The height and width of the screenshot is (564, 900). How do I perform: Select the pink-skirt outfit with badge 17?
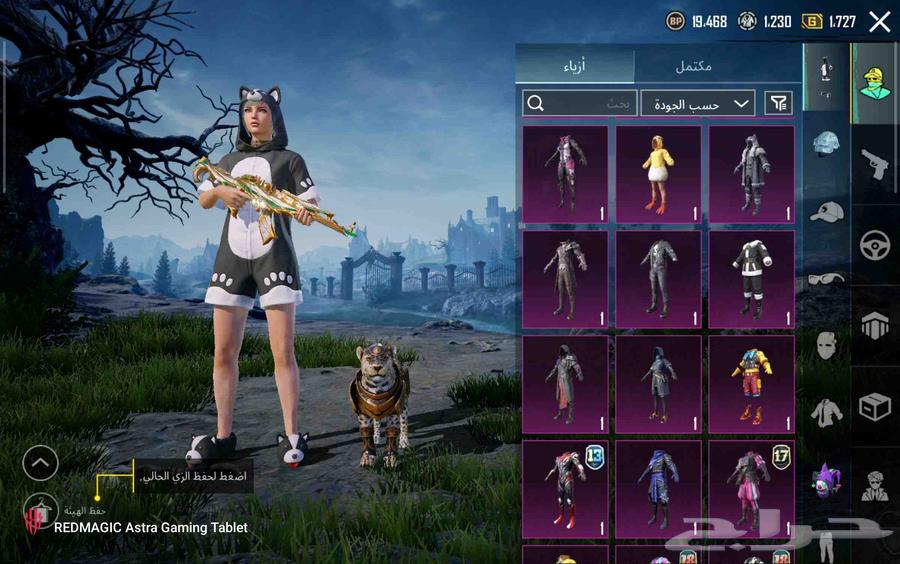click(751, 488)
